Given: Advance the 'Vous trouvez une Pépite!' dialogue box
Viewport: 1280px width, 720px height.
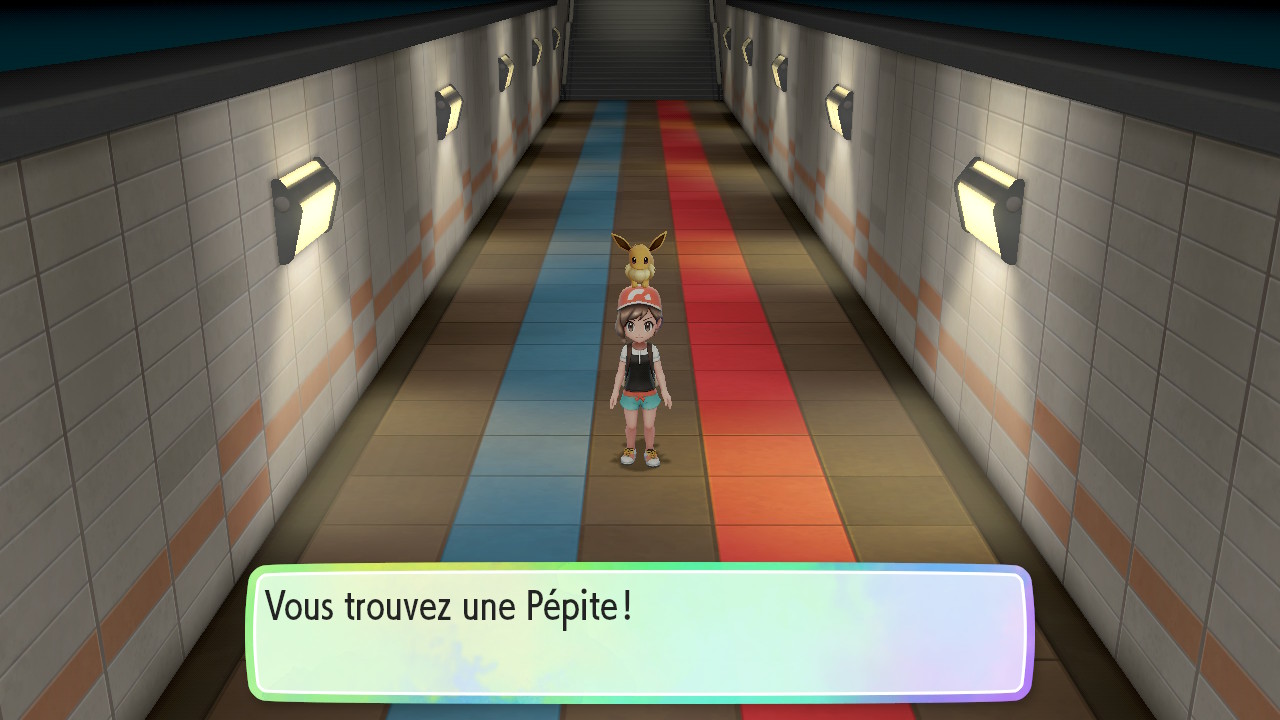Looking at the screenshot, I should pyautogui.click(x=639, y=632).
